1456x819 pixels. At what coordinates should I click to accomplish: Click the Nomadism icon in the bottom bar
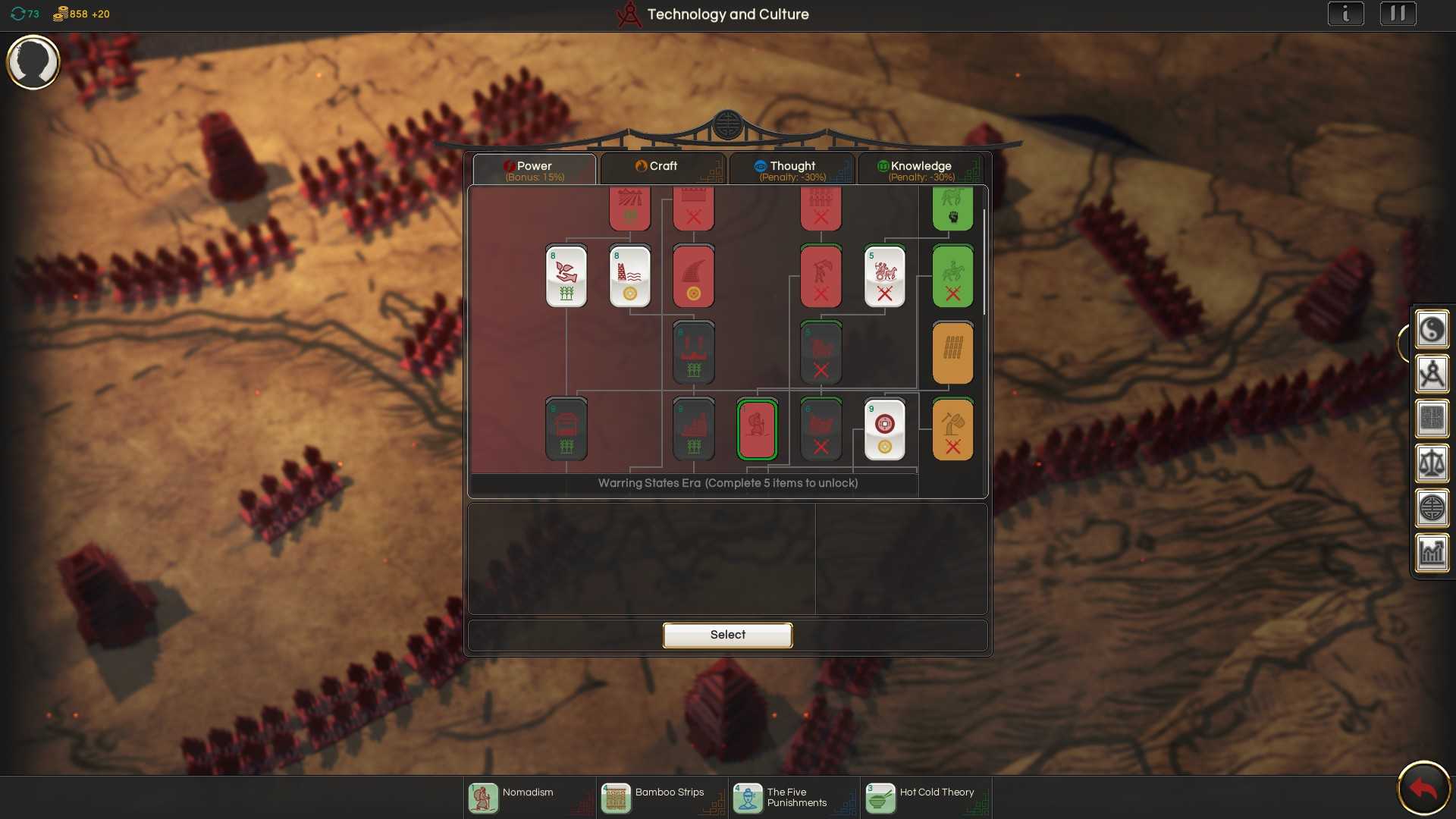(483, 798)
